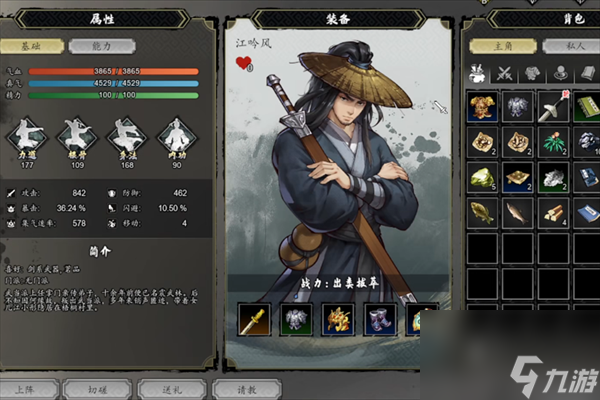Select the equipped purple boots slot
This screenshot has width=600, height=400.
coord(381,320)
